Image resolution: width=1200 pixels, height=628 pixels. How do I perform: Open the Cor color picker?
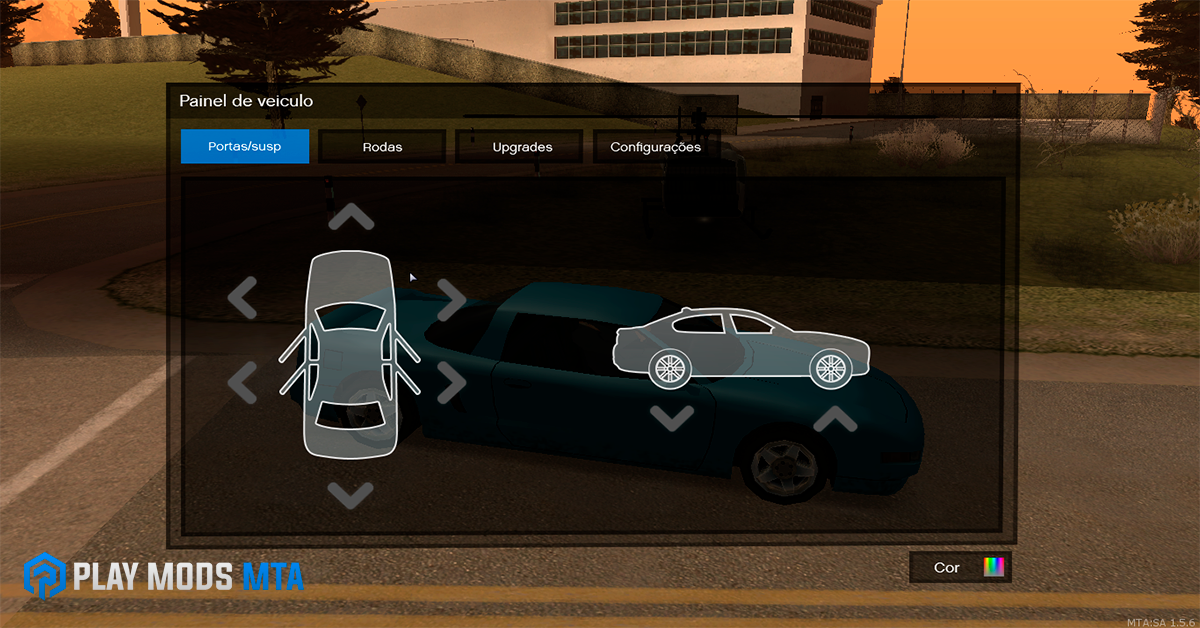960,567
